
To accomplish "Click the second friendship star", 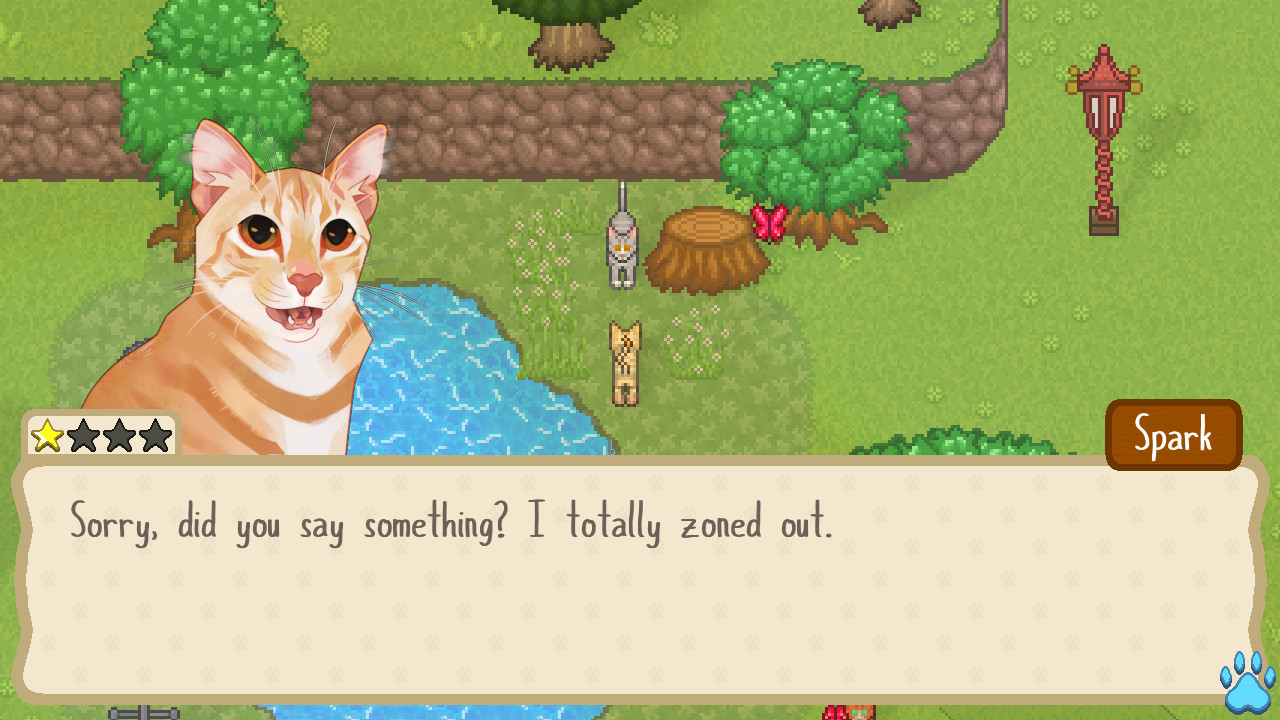I will 82,435.
